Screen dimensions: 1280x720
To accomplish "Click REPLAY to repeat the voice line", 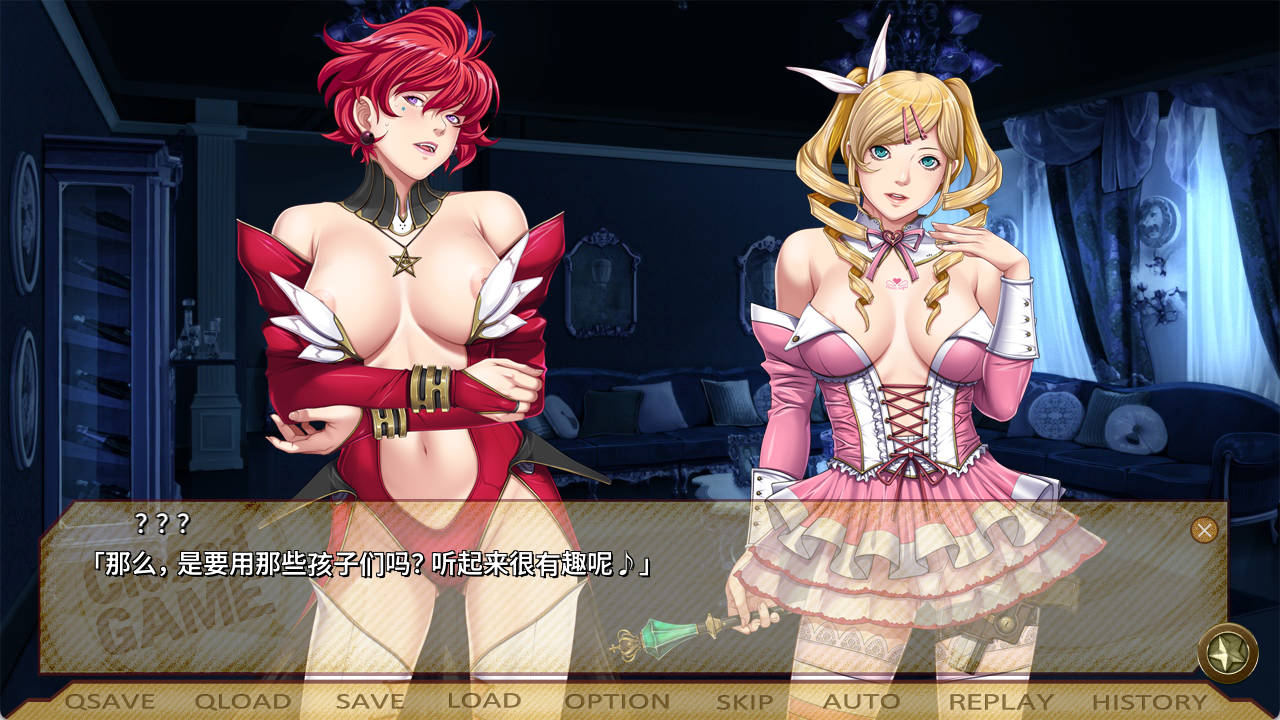I will coord(1001,702).
